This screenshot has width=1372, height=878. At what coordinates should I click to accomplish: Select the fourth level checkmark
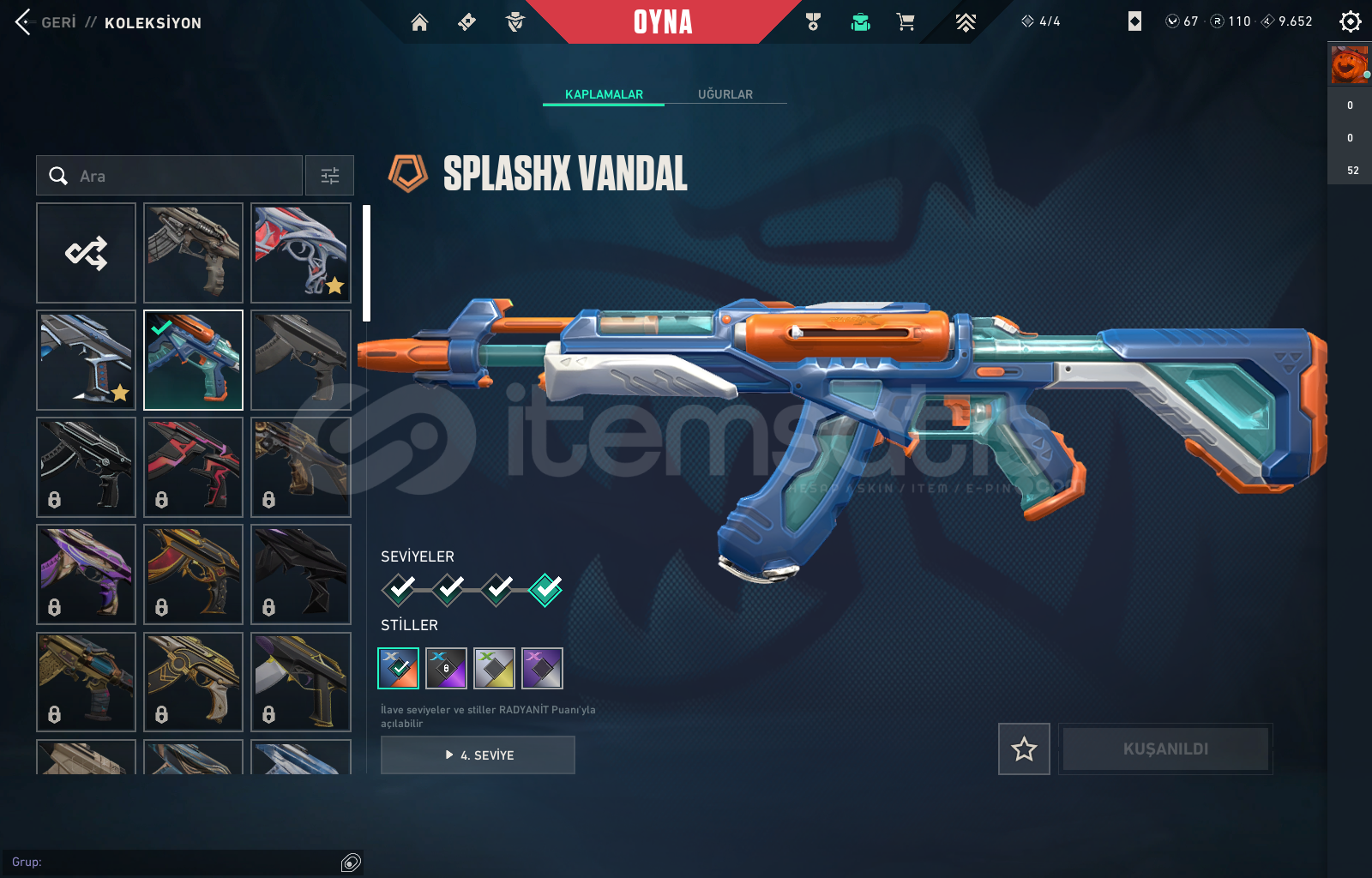[x=545, y=589]
